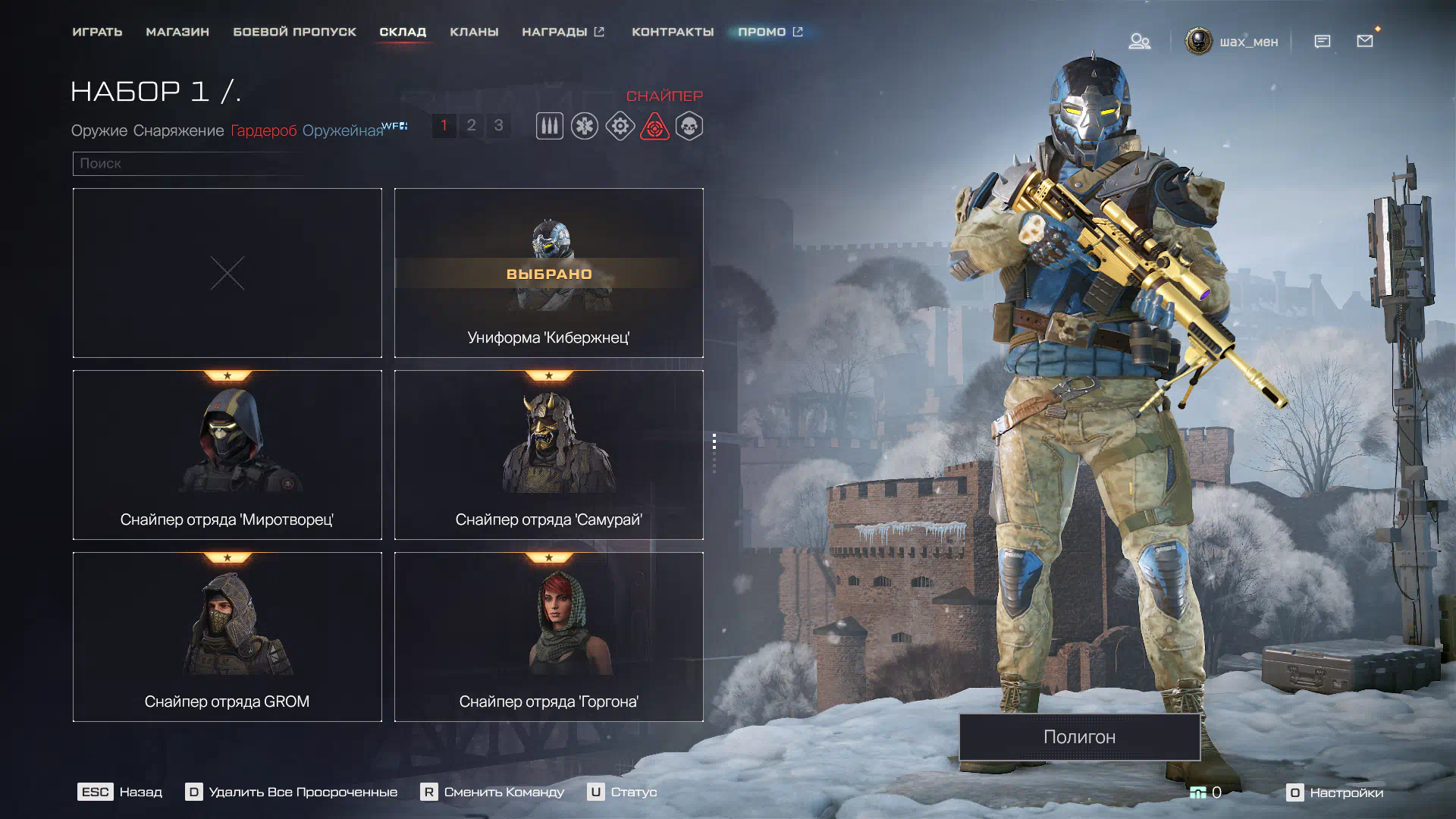Switch to the Снаряжение tab
1456x819 pixels.
[x=179, y=130]
